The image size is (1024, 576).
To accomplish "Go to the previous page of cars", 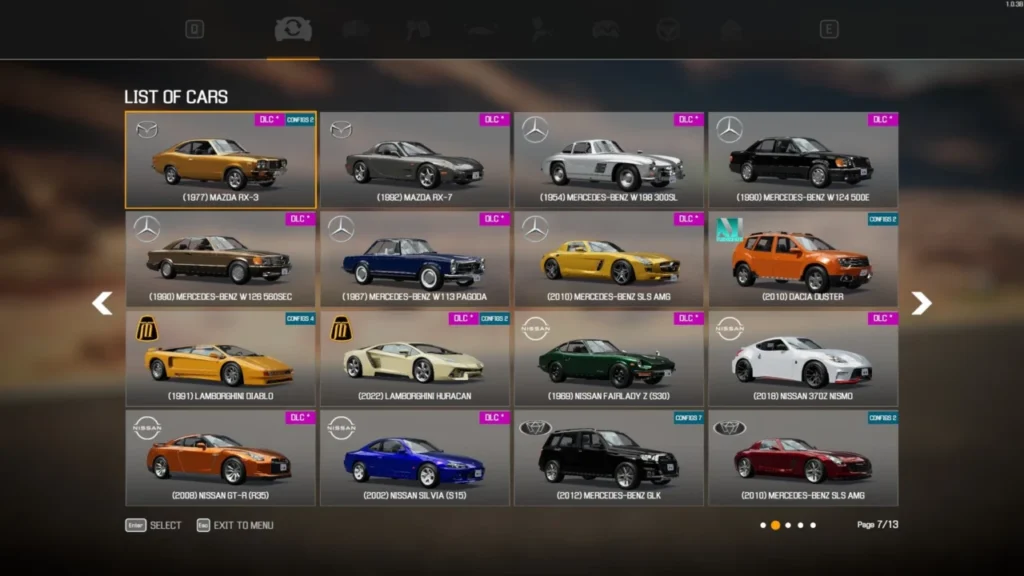I will (102, 303).
